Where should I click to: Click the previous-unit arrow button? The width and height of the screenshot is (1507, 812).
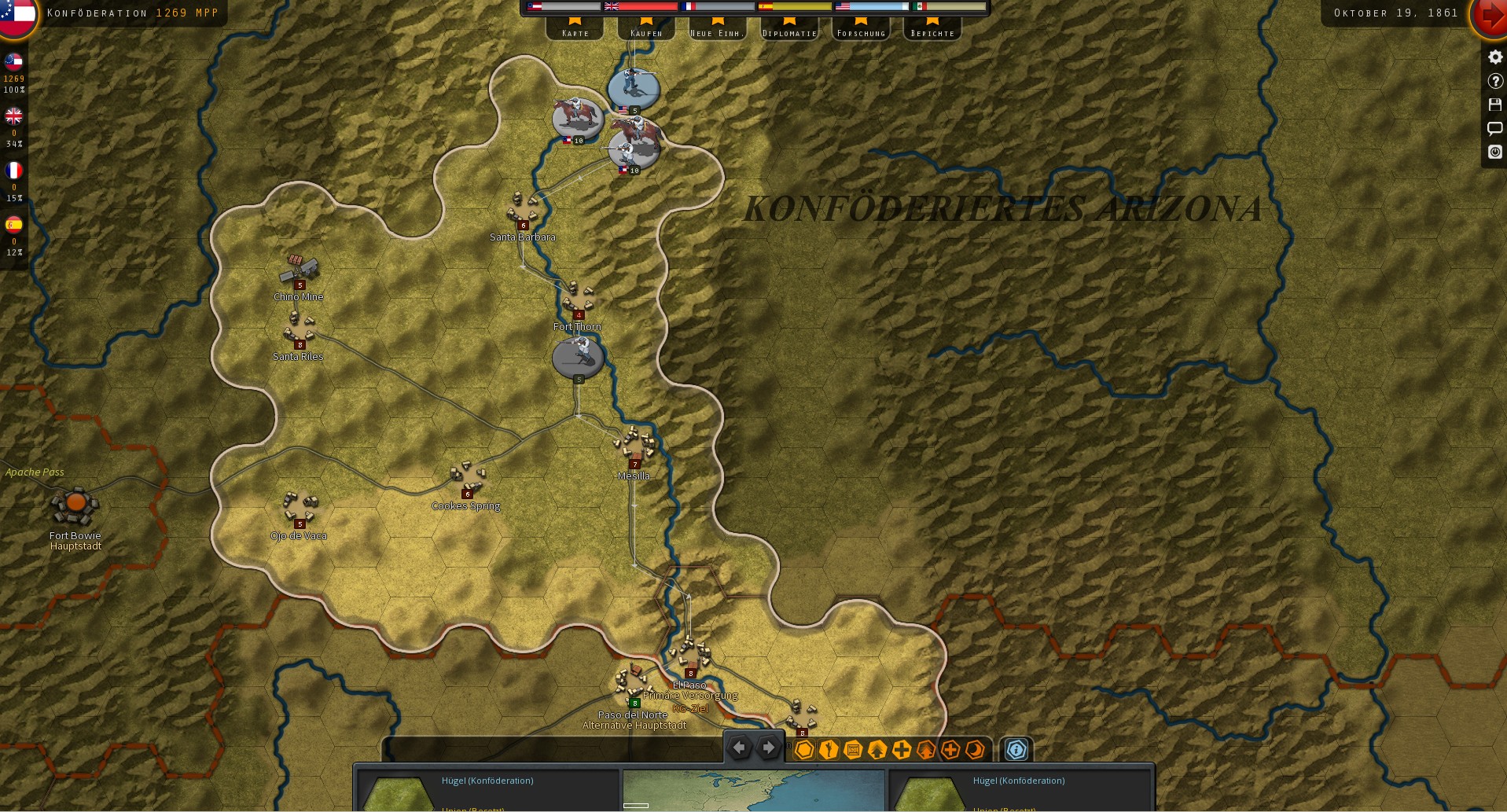coord(739,748)
